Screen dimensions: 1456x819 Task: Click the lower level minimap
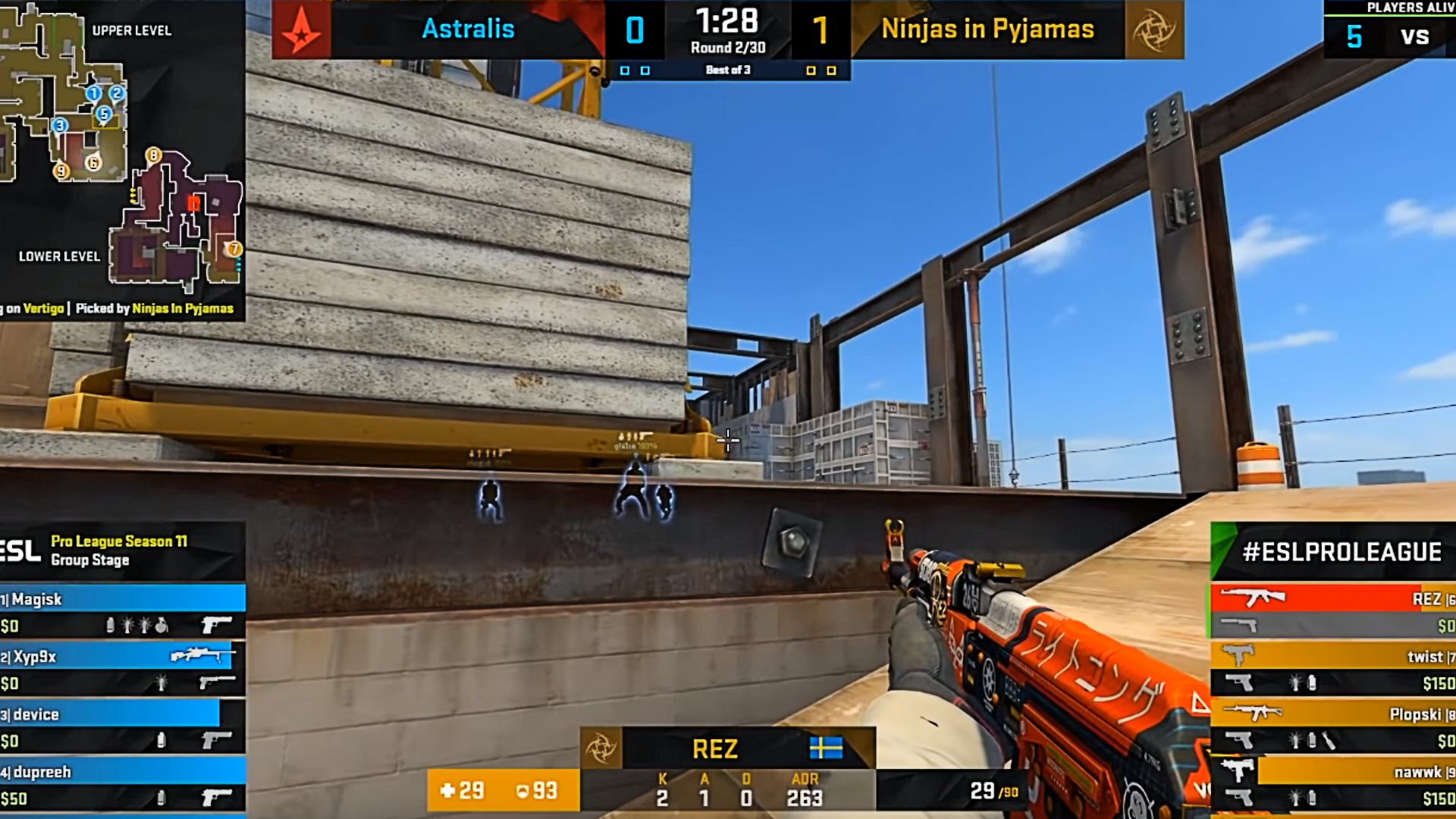178,224
